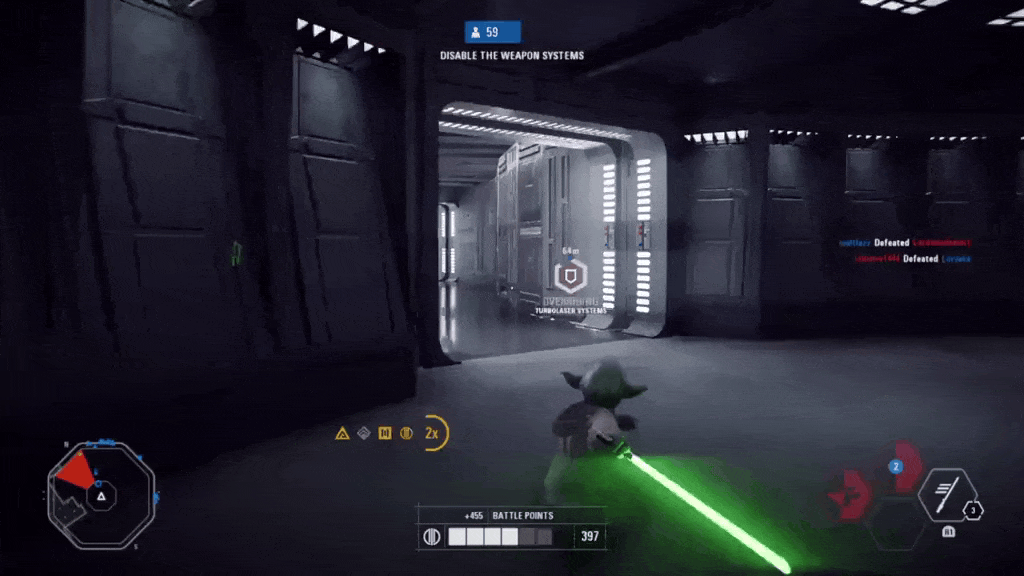Screen dimensions: 1024x576
Task: Select the 2x score multiplier indicator
Action: pos(433,433)
